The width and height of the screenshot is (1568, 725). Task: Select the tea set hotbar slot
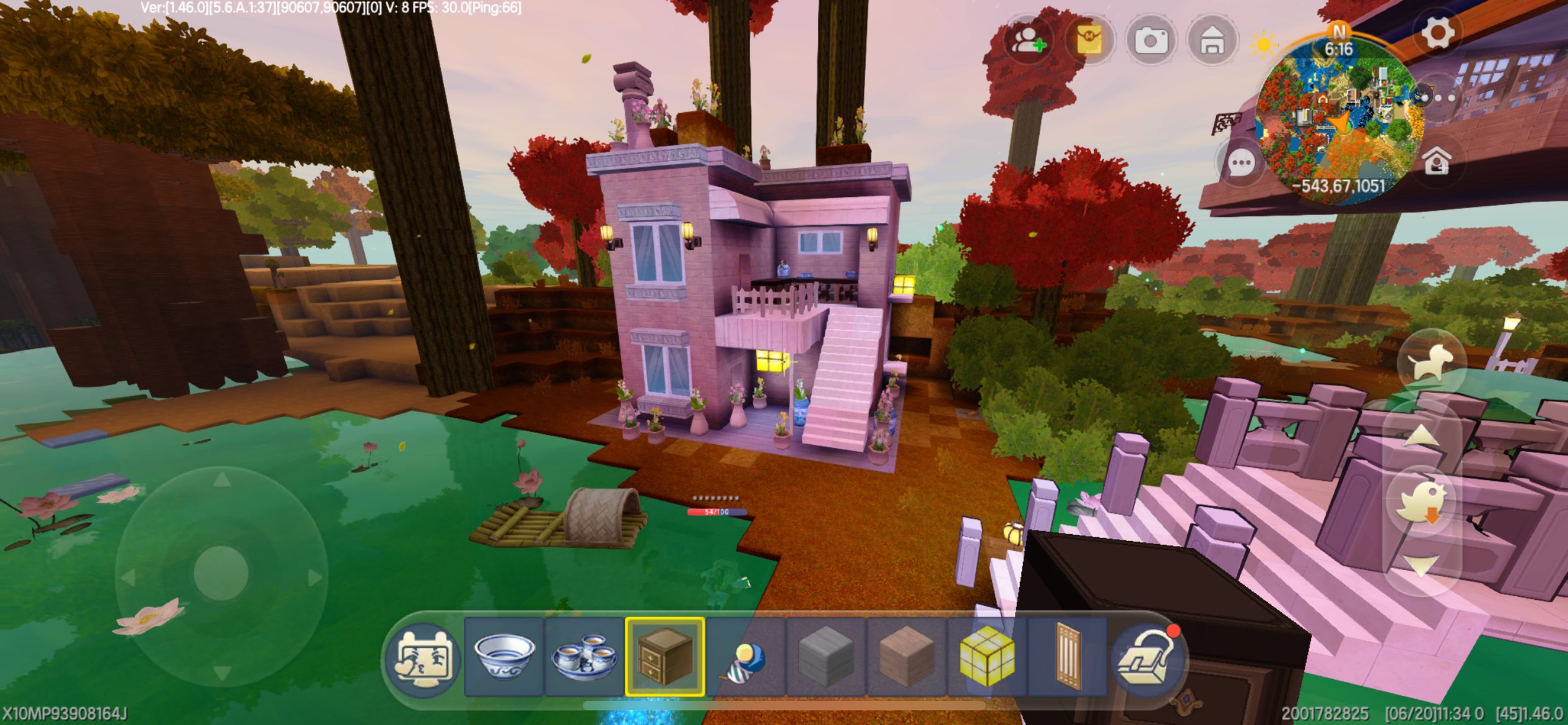click(585, 657)
